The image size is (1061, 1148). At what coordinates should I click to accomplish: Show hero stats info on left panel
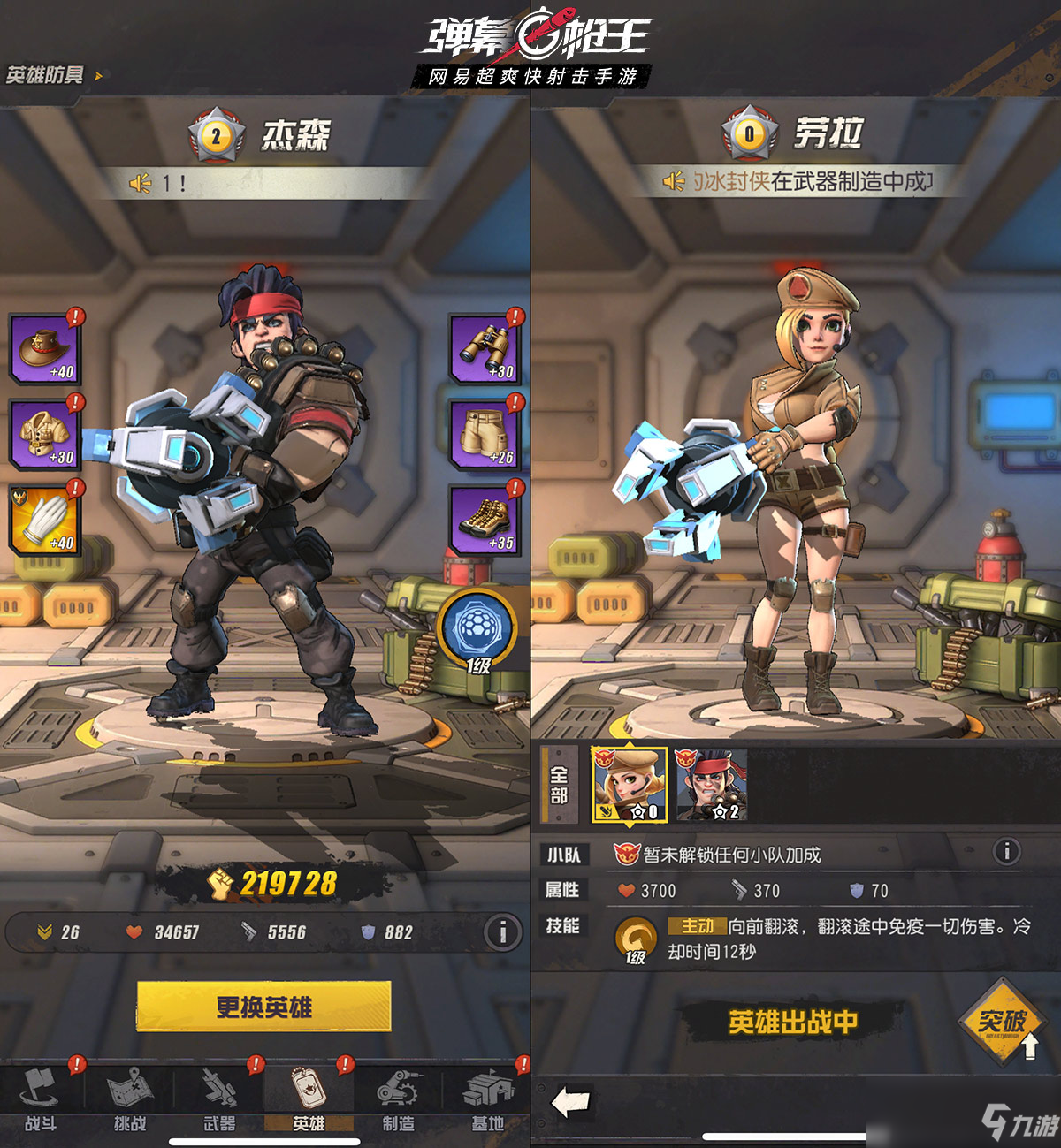(x=502, y=931)
